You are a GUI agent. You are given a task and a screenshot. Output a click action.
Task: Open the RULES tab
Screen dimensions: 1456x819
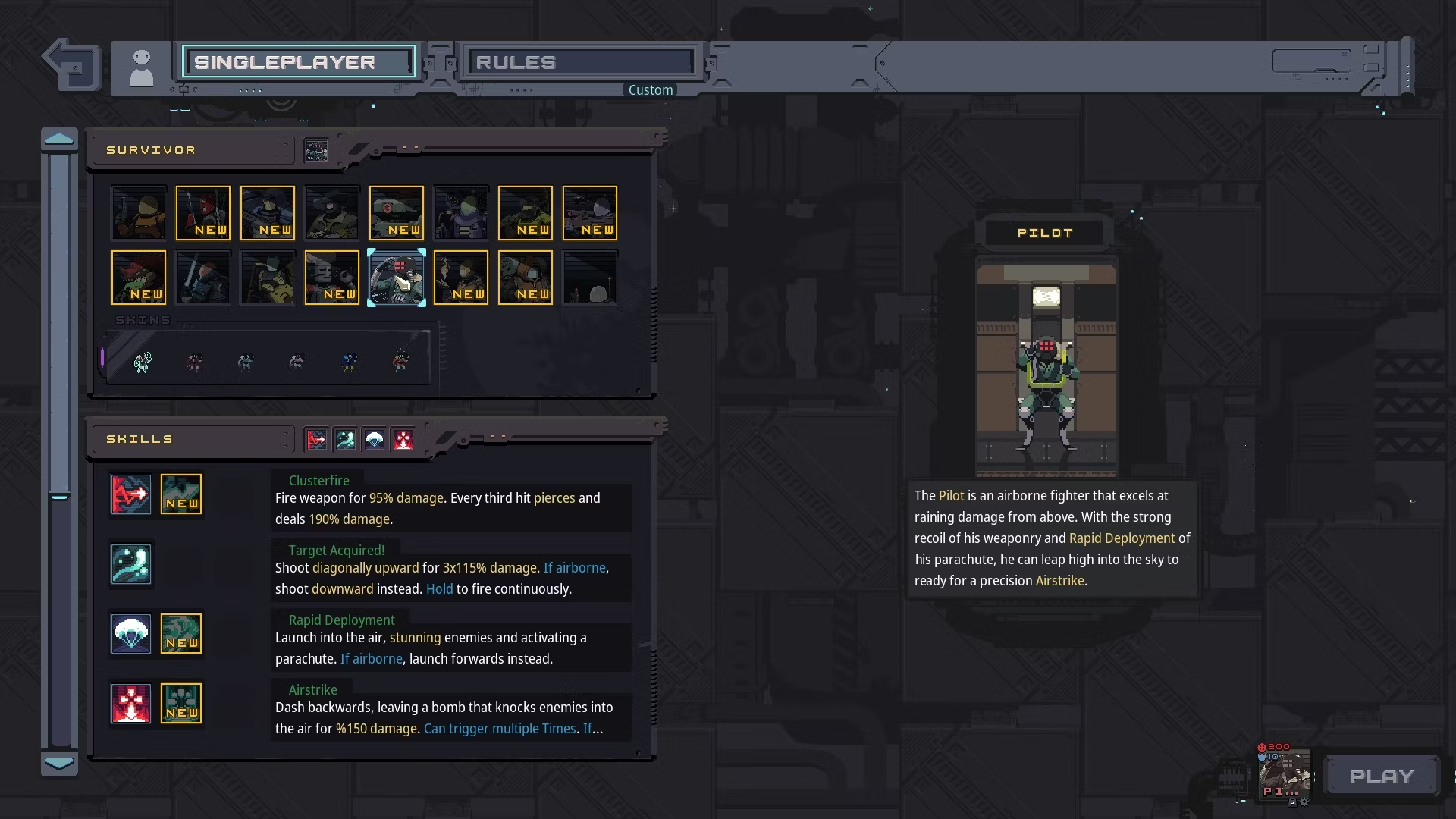581,62
